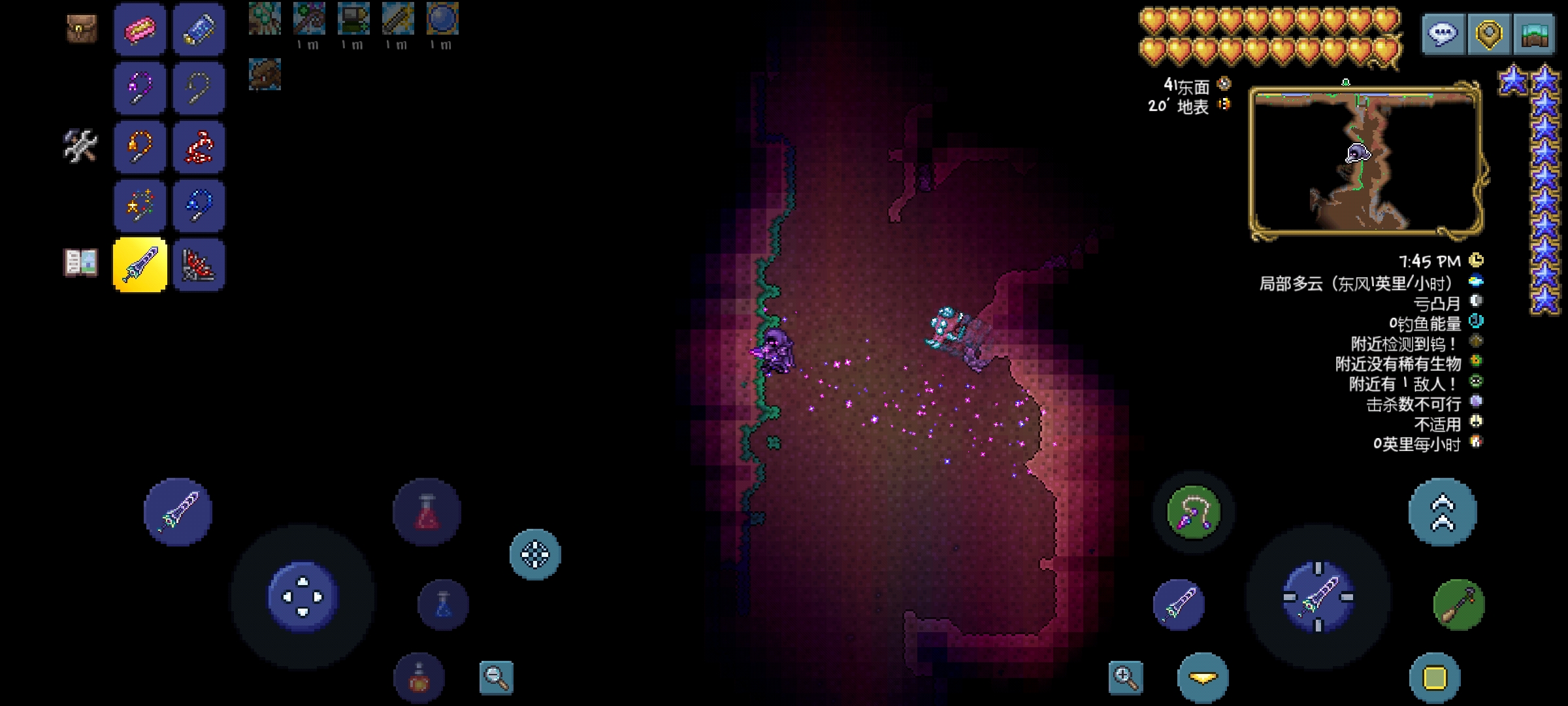The width and height of the screenshot is (1568, 706).
Task: Tap the double-arrow jump button
Action: tap(1443, 512)
